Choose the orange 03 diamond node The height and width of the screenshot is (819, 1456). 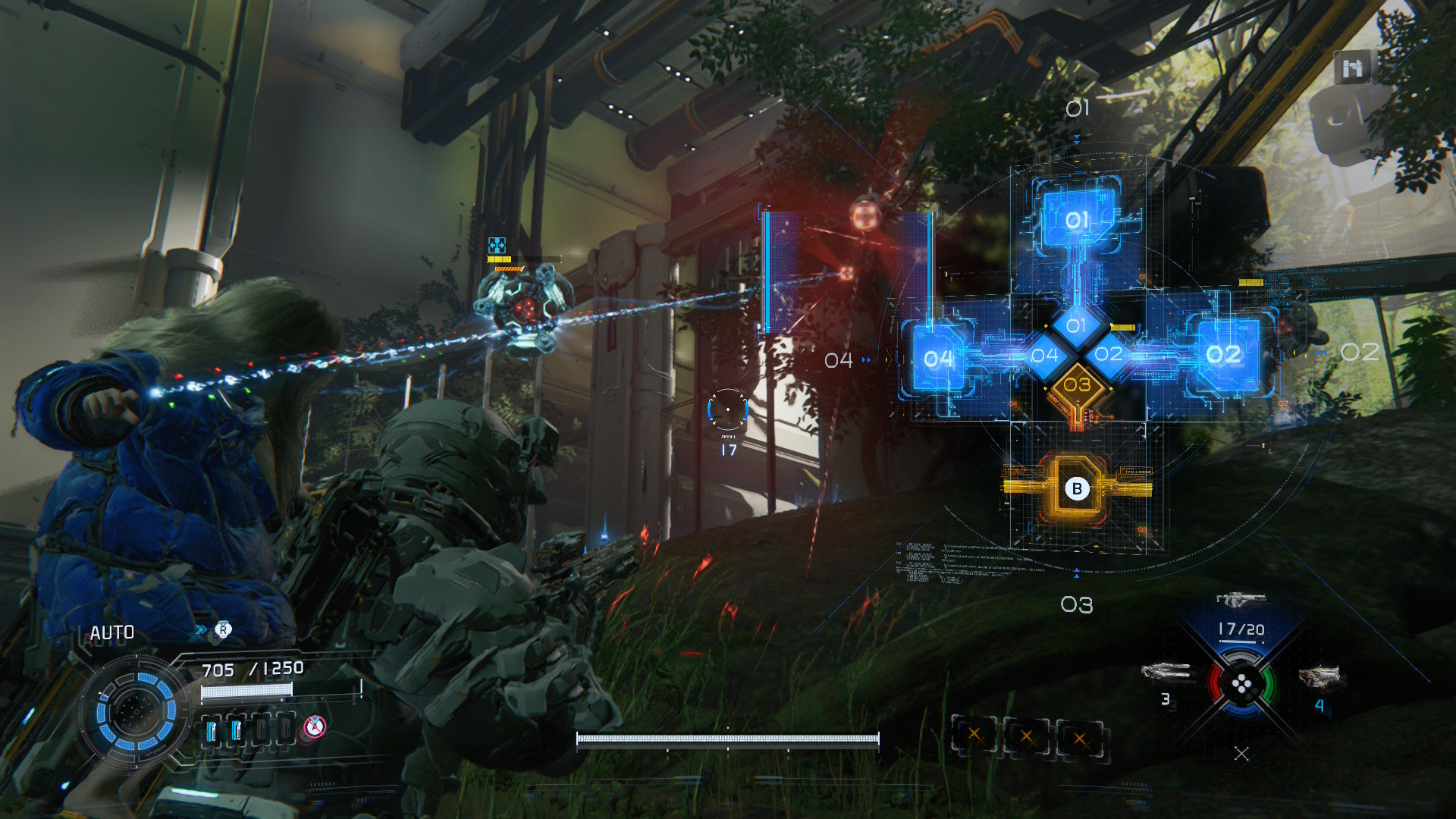[x=1077, y=385]
